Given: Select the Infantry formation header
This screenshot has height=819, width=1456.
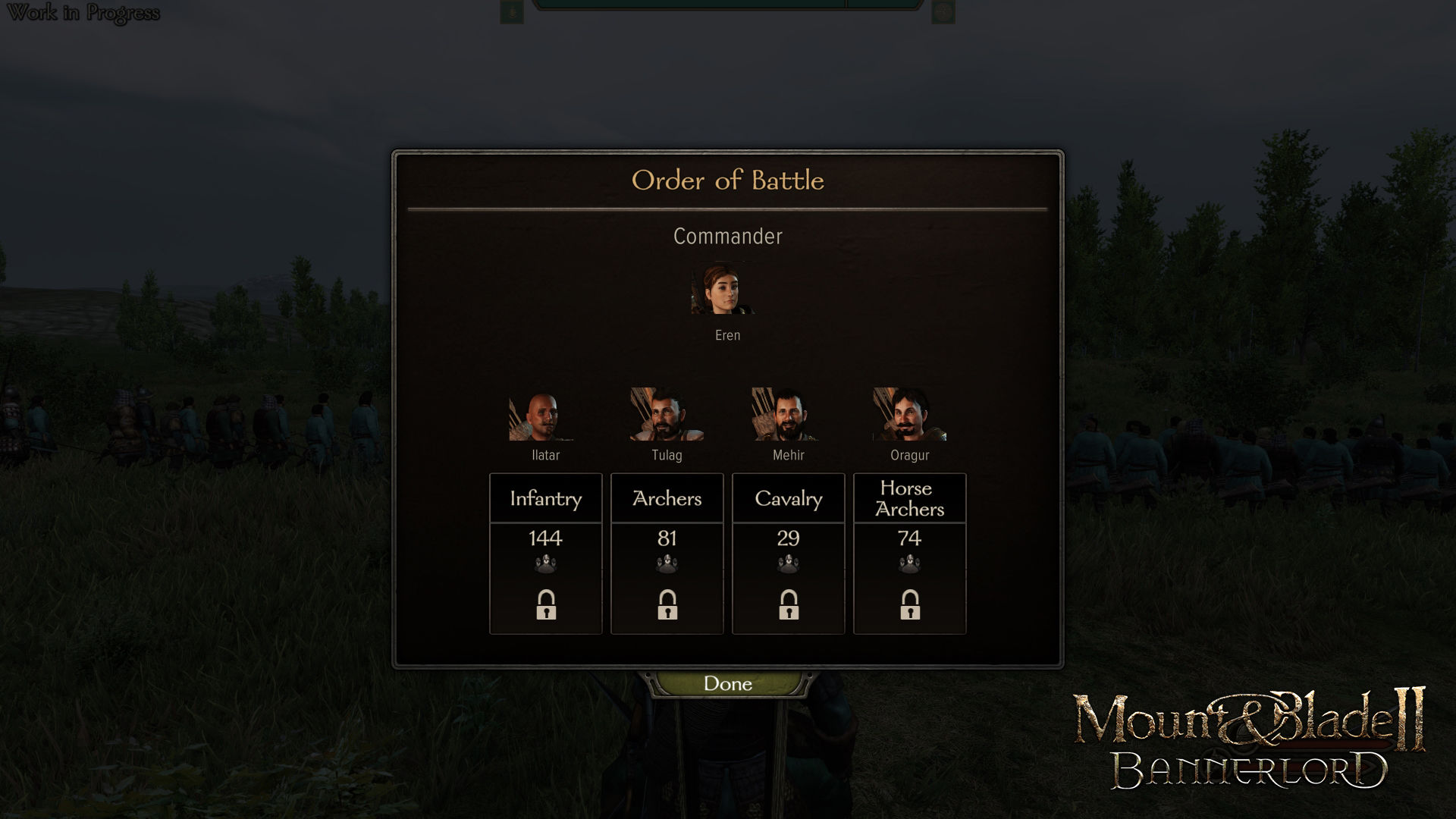Looking at the screenshot, I should coord(545,498).
